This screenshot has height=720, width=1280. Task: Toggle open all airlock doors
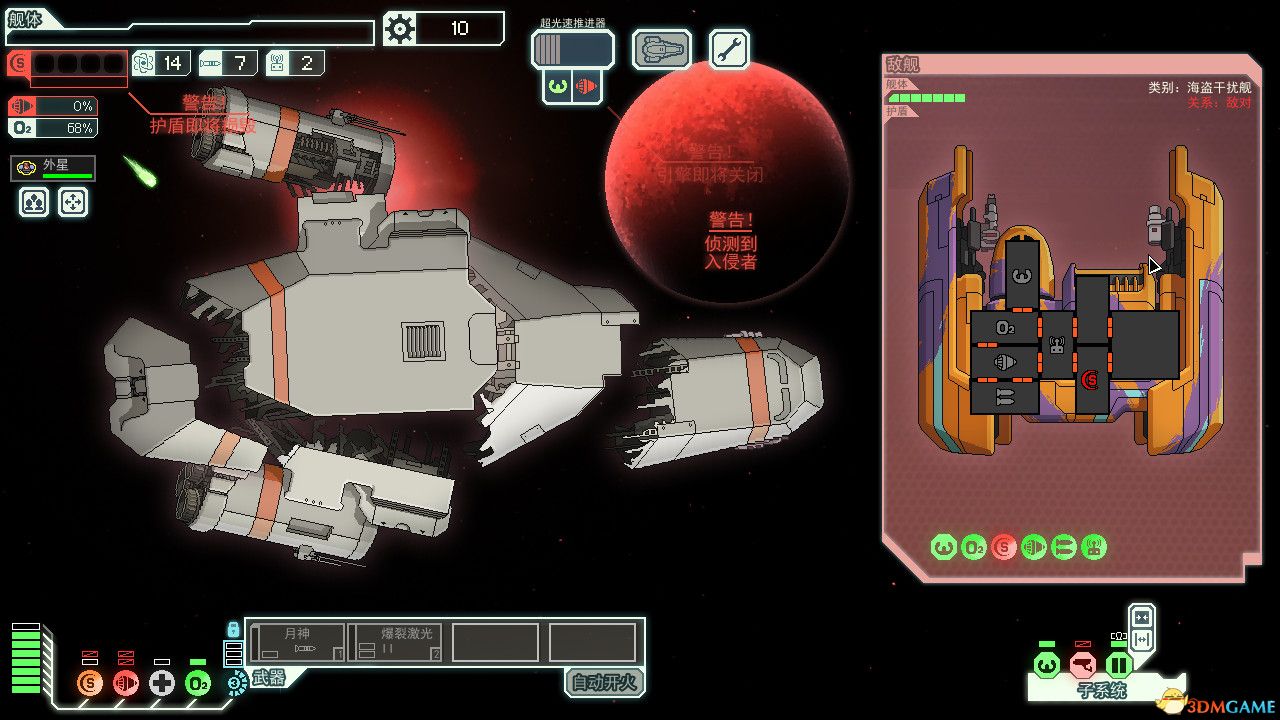click(x=1142, y=639)
